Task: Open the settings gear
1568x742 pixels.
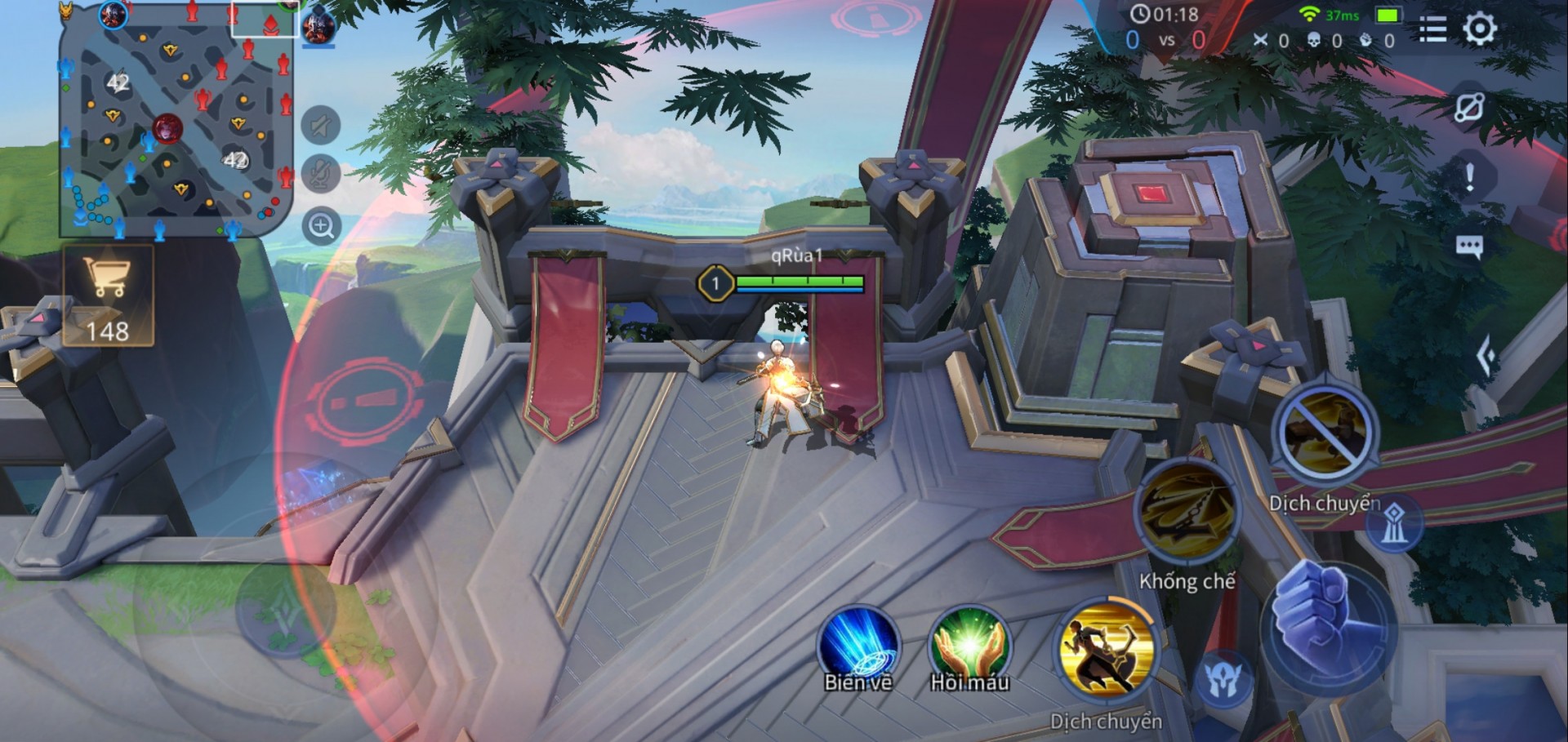Action: click(1479, 29)
